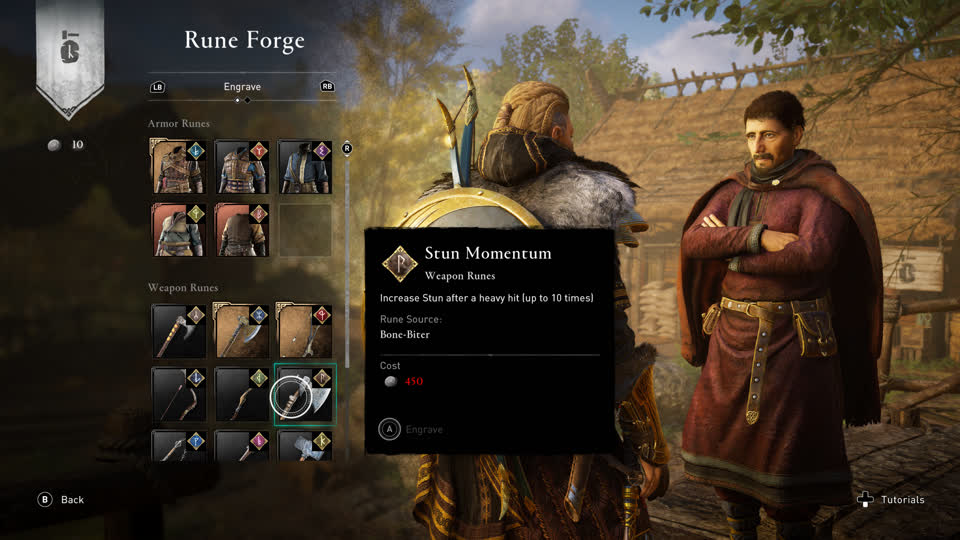Image resolution: width=960 pixels, height=540 pixels.
Task: Select the bow weapon rune with blue gem
Action: coord(179,394)
